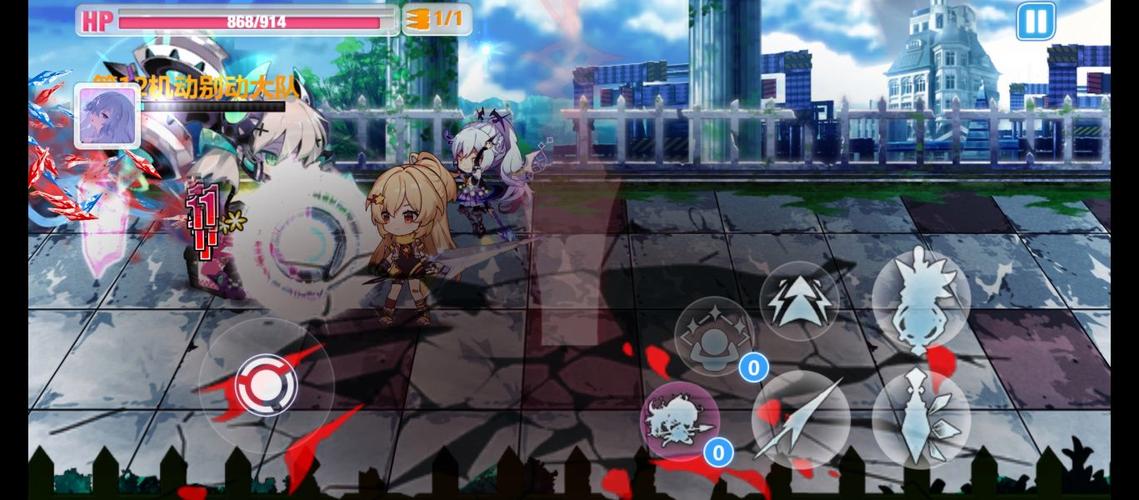Image resolution: width=1139 pixels, height=500 pixels.
Task: Tap the virtual joystick center
Action: pos(265,381)
